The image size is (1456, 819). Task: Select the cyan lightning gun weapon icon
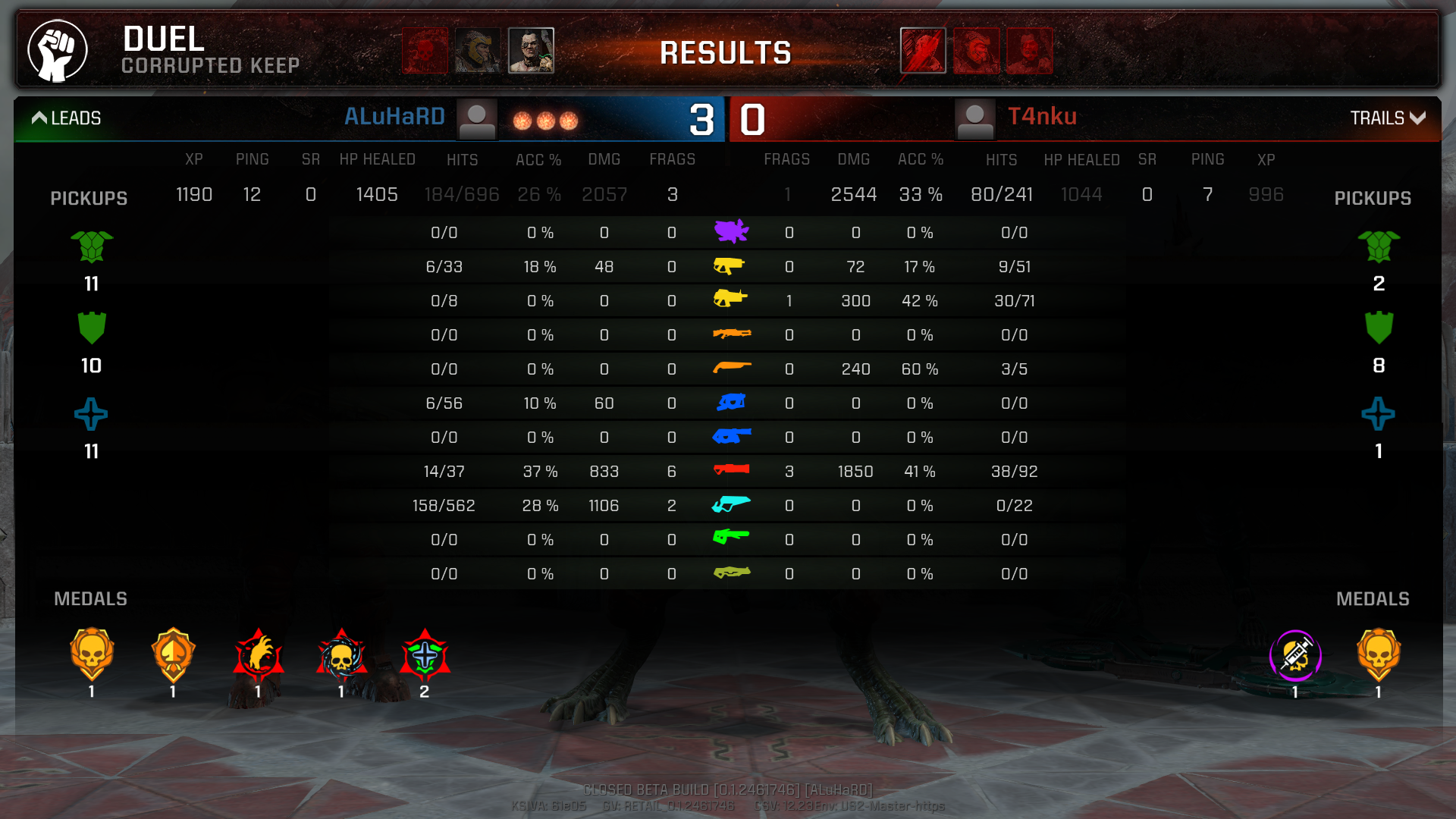coord(731,504)
